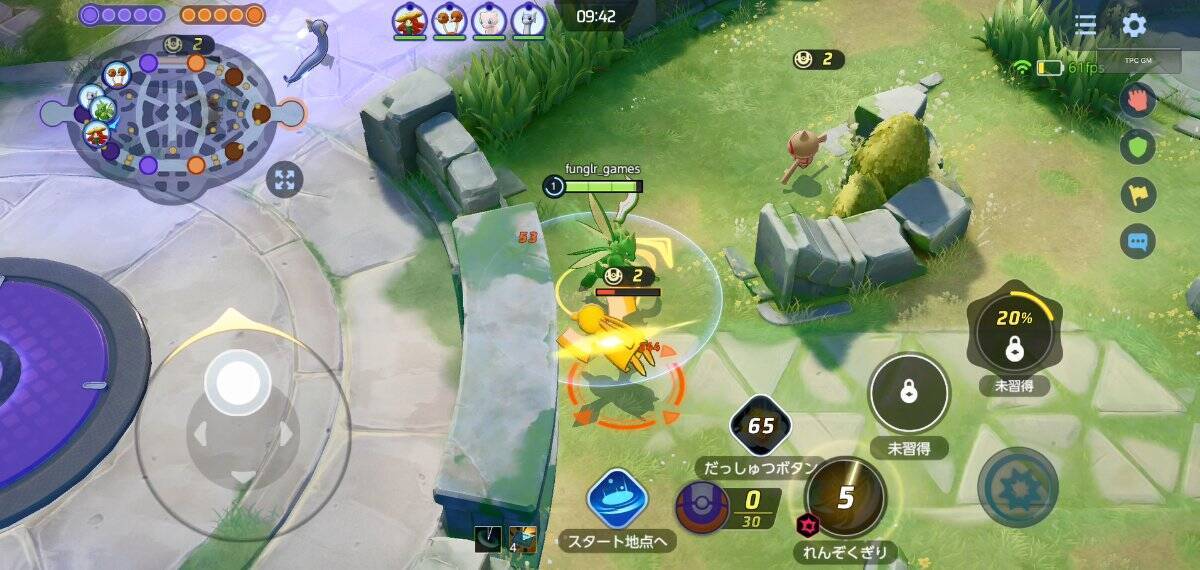Screen dimensions: 1200x570
Task: Send the yellow flag ping
Action: (1138, 194)
